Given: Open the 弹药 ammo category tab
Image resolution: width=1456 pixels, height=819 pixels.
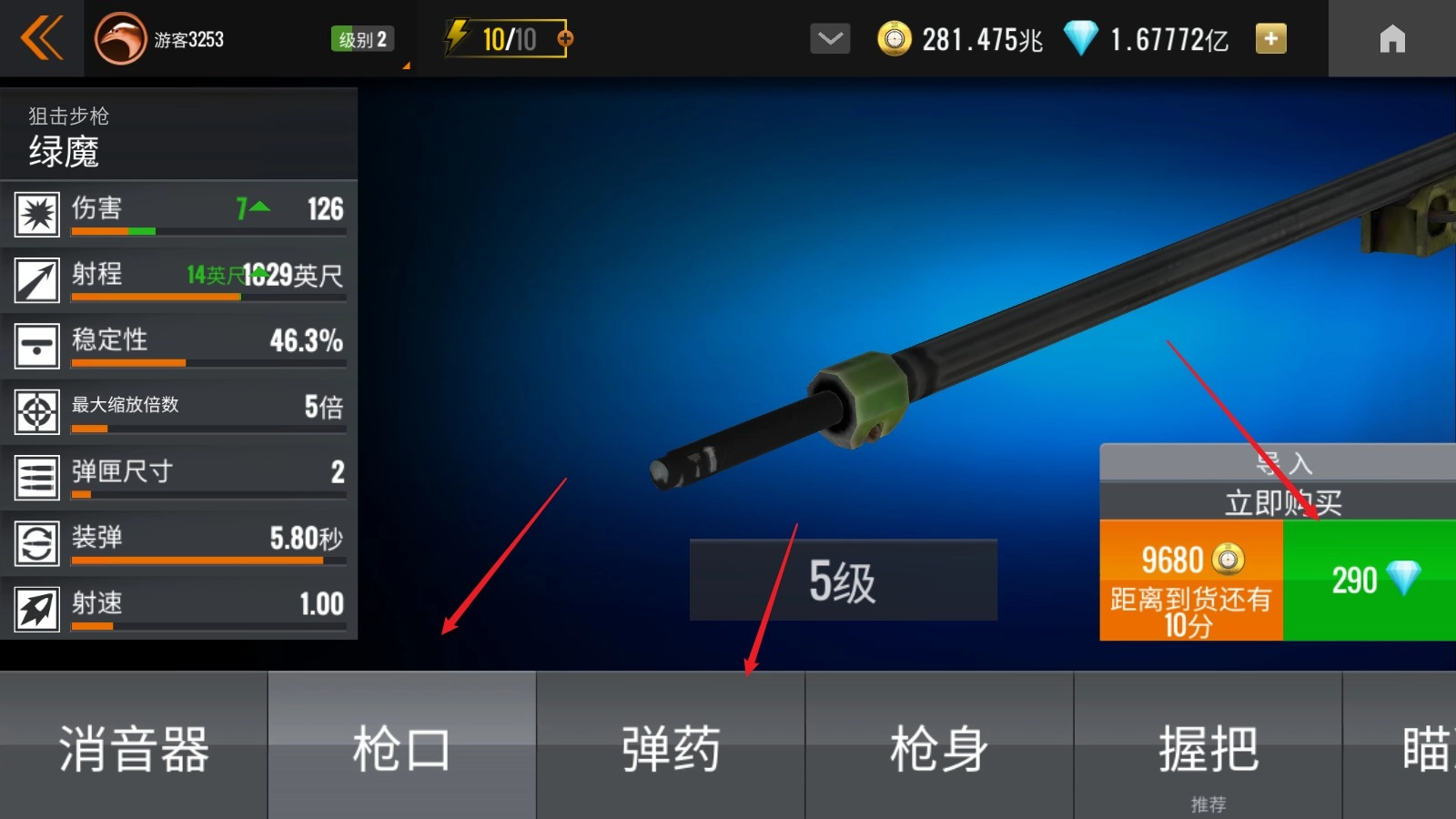Looking at the screenshot, I should coord(670,746).
